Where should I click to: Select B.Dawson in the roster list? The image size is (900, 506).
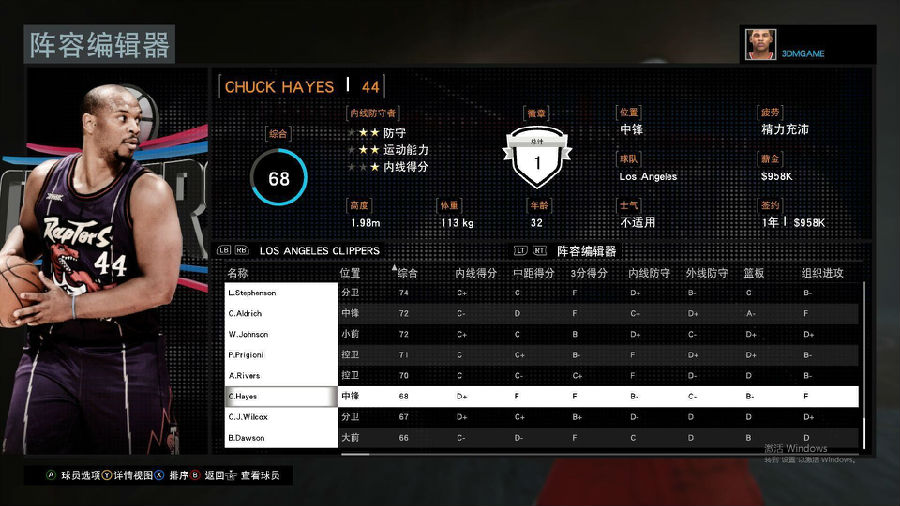[281, 438]
